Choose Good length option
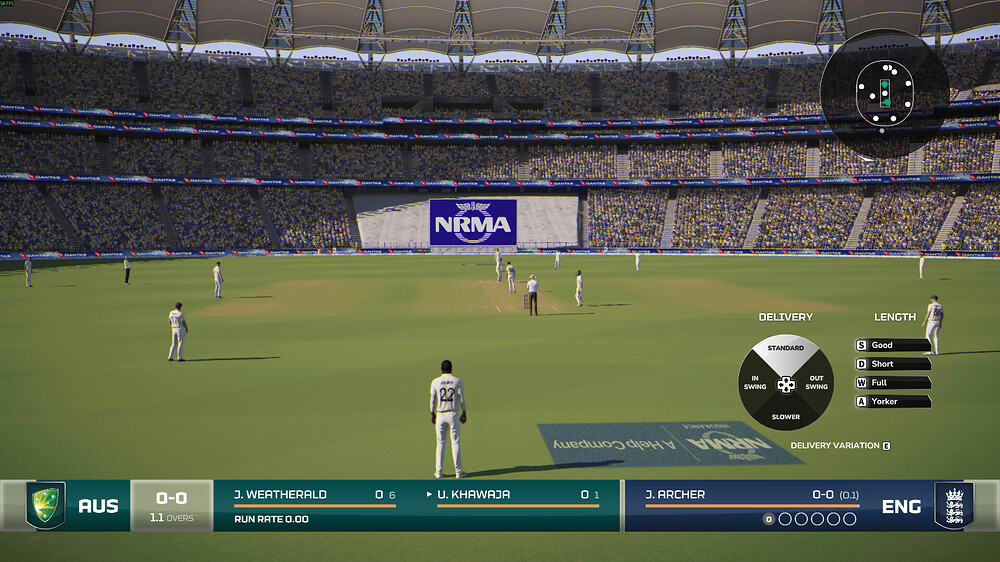Screen dimensions: 1000x562 point(893,345)
